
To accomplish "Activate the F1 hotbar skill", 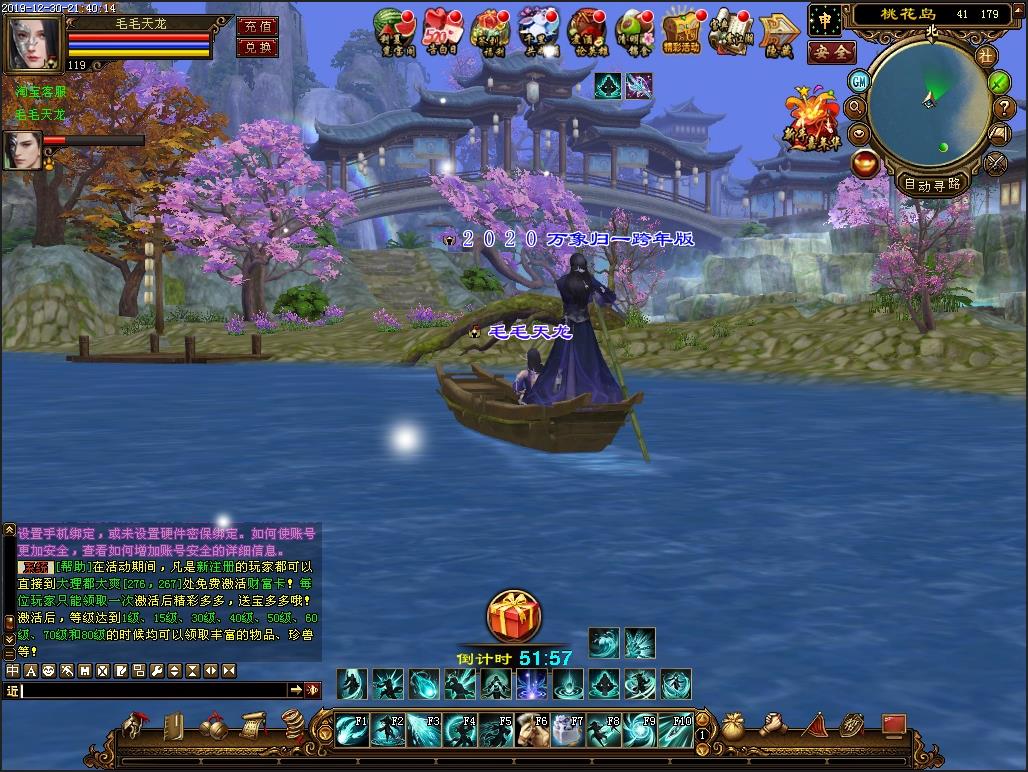I will [352, 730].
